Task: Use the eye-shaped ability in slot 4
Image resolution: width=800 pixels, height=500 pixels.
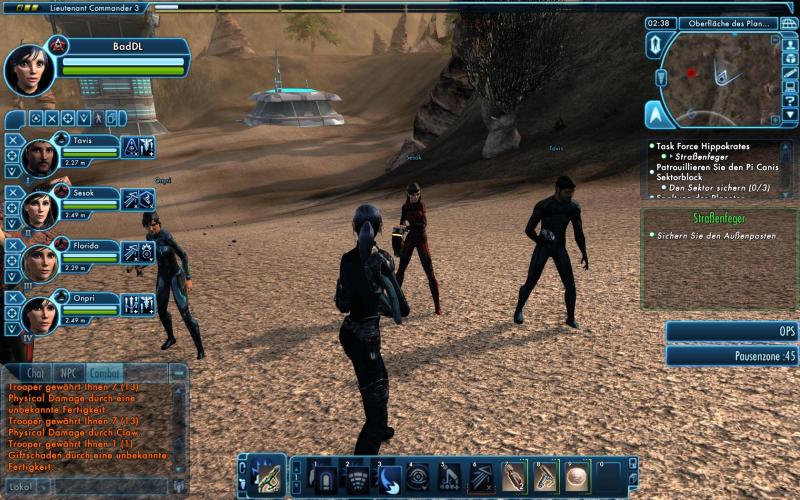Action: click(x=419, y=477)
